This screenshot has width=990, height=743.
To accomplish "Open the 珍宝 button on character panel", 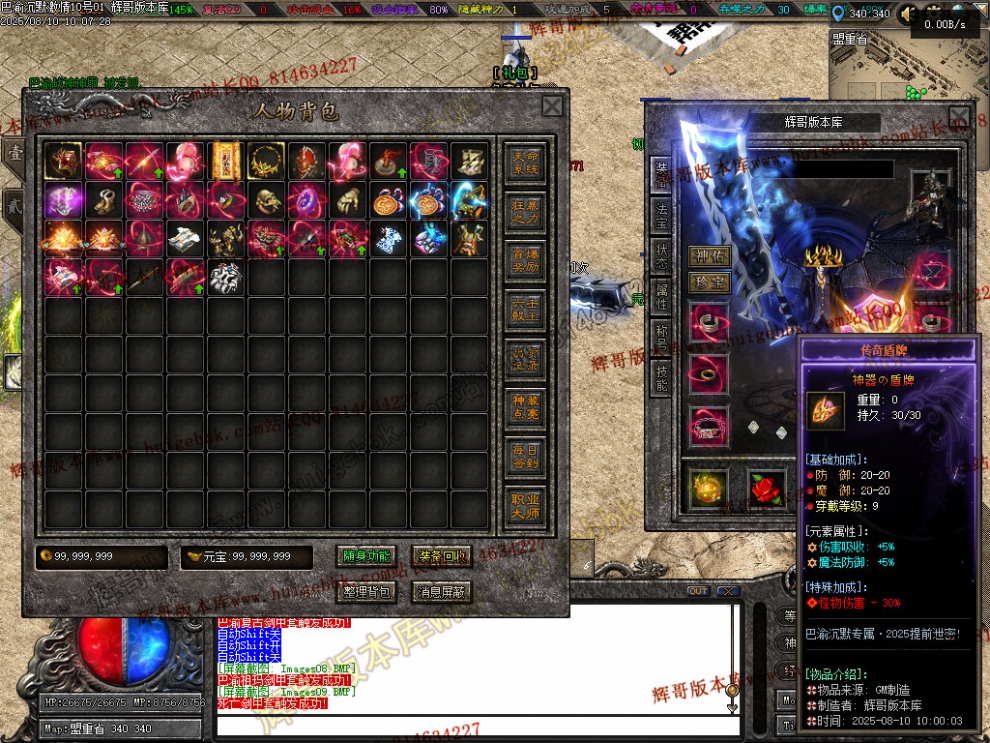I will click(709, 283).
